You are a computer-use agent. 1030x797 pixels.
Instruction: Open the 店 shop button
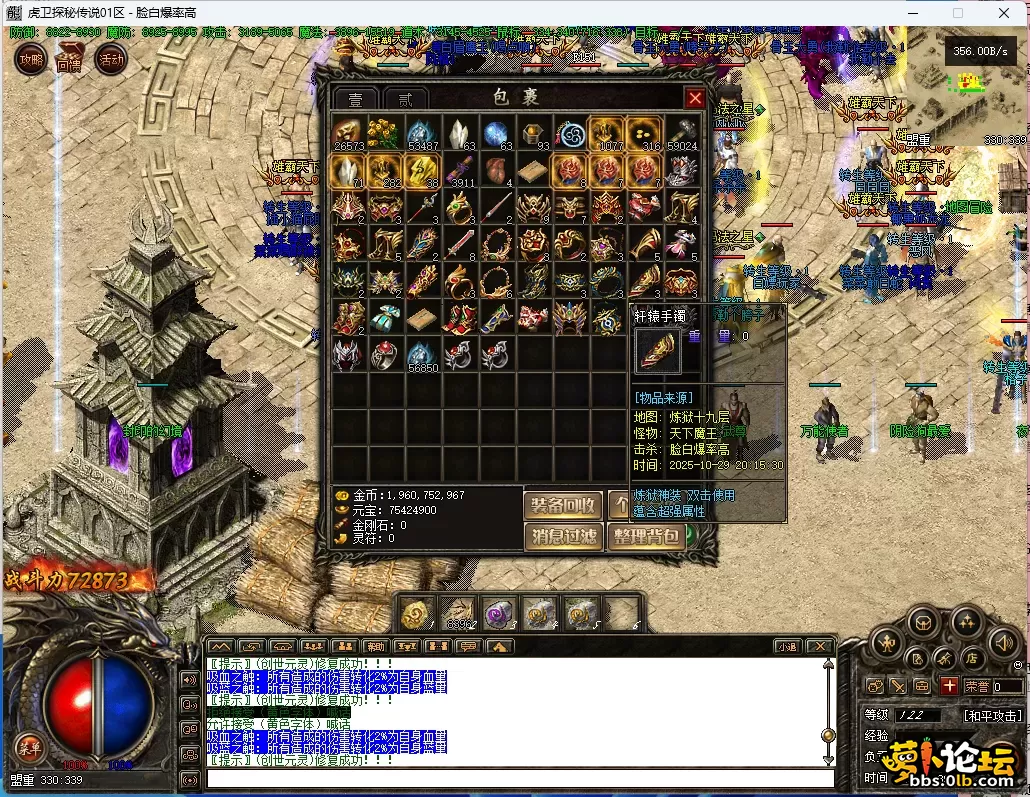[970, 658]
